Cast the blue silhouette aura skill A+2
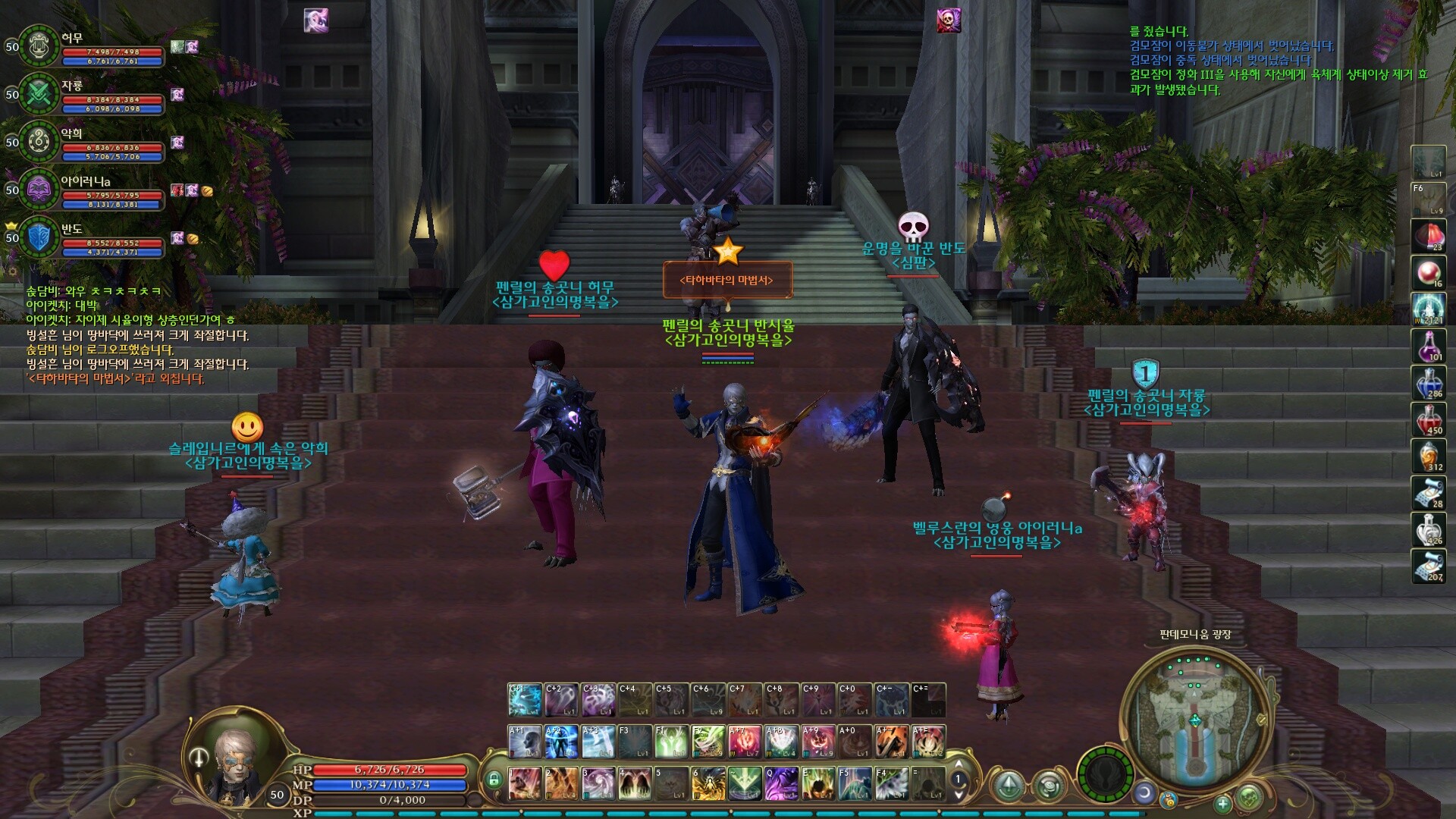Screen dimensions: 1456x819 [x=561, y=742]
